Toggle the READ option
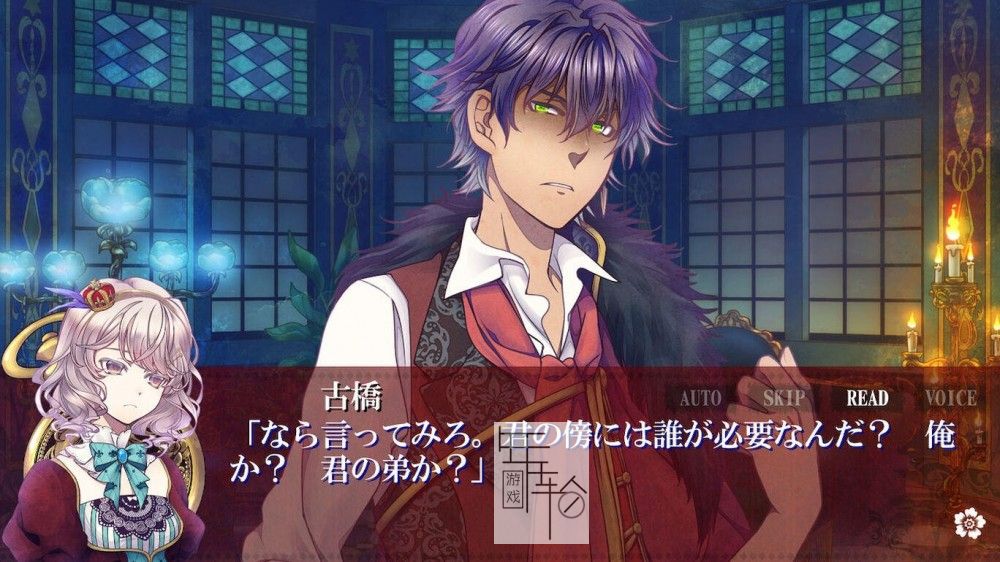Viewport: 1000px width, 562px height. [867, 397]
